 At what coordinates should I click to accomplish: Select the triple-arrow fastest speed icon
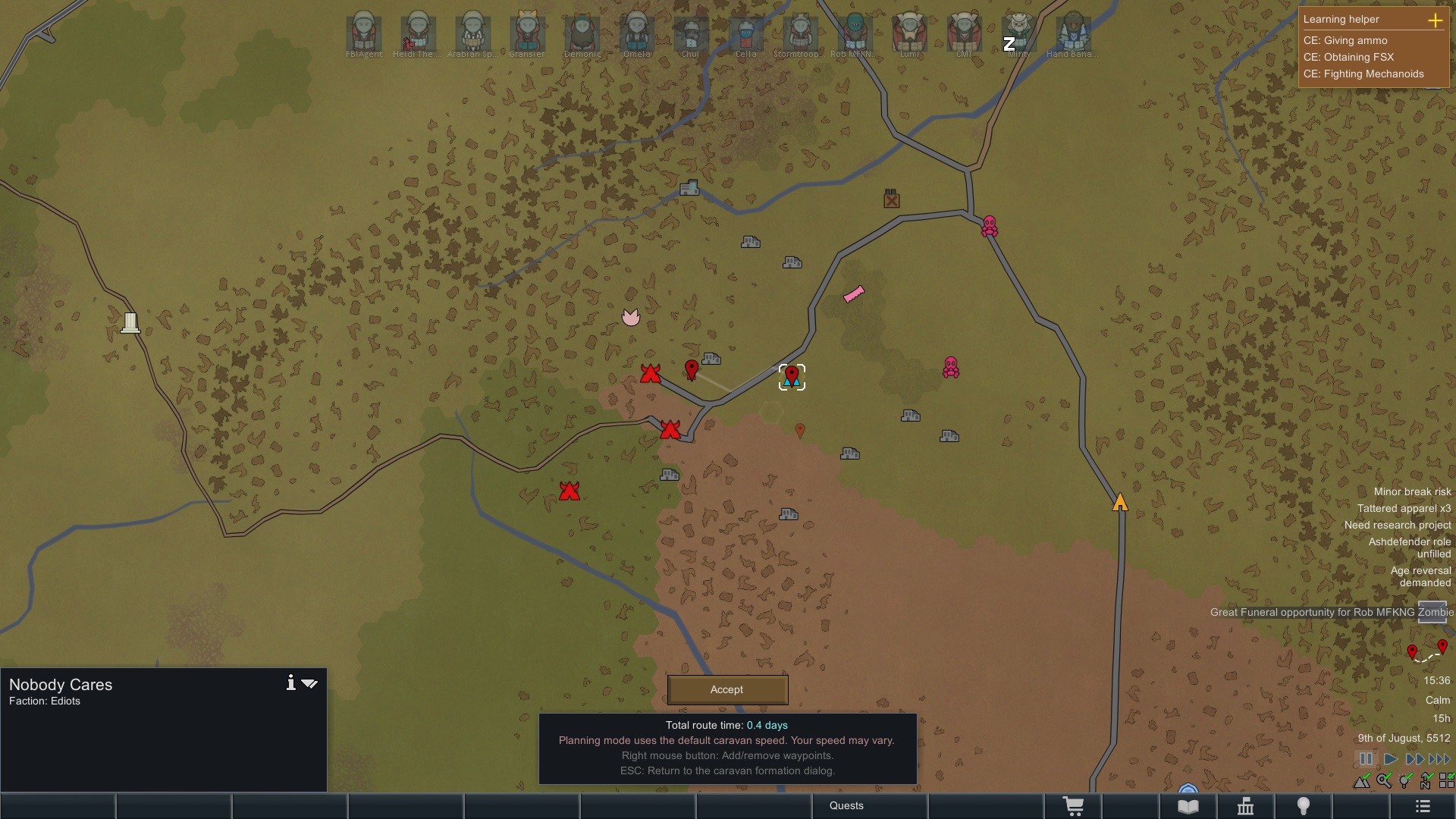pyautogui.click(x=1439, y=758)
